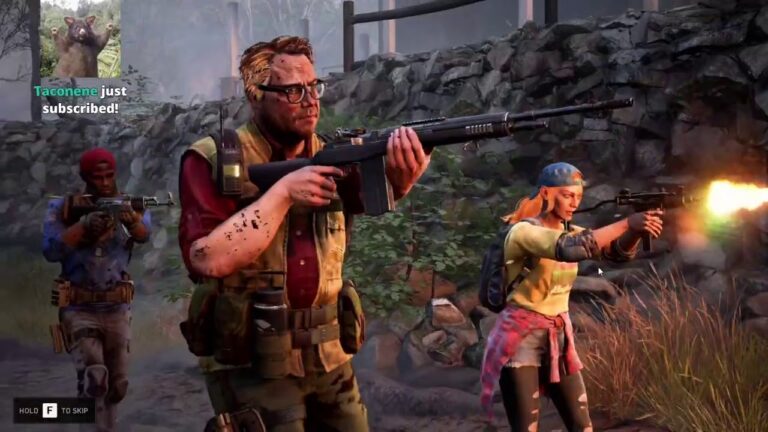Viewport: 768px width, 432px height.
Task: Click the Taconene just subscribed alert
Action: pos(80,99)
